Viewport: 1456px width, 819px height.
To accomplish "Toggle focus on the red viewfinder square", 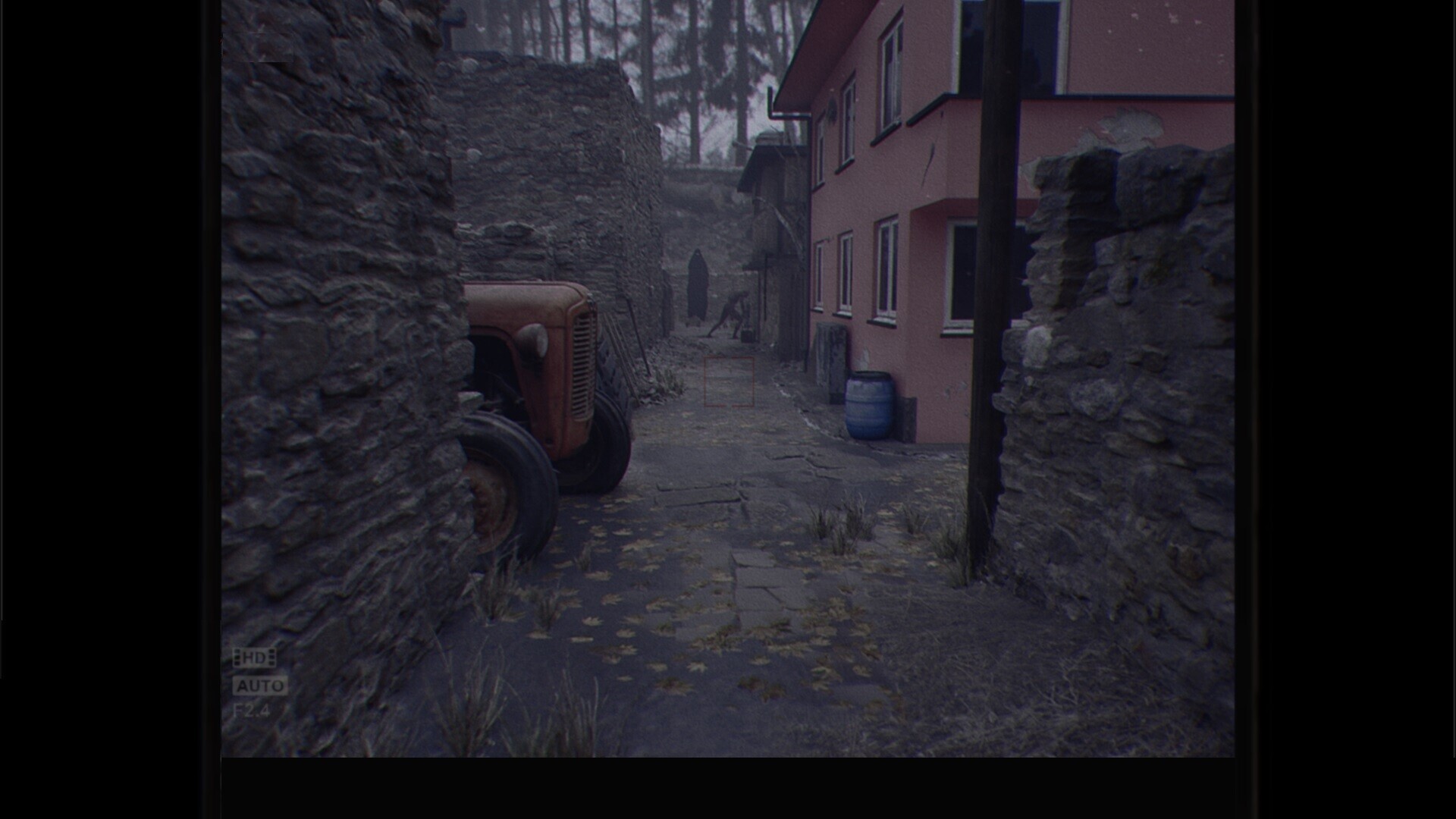I will (728, 383).
